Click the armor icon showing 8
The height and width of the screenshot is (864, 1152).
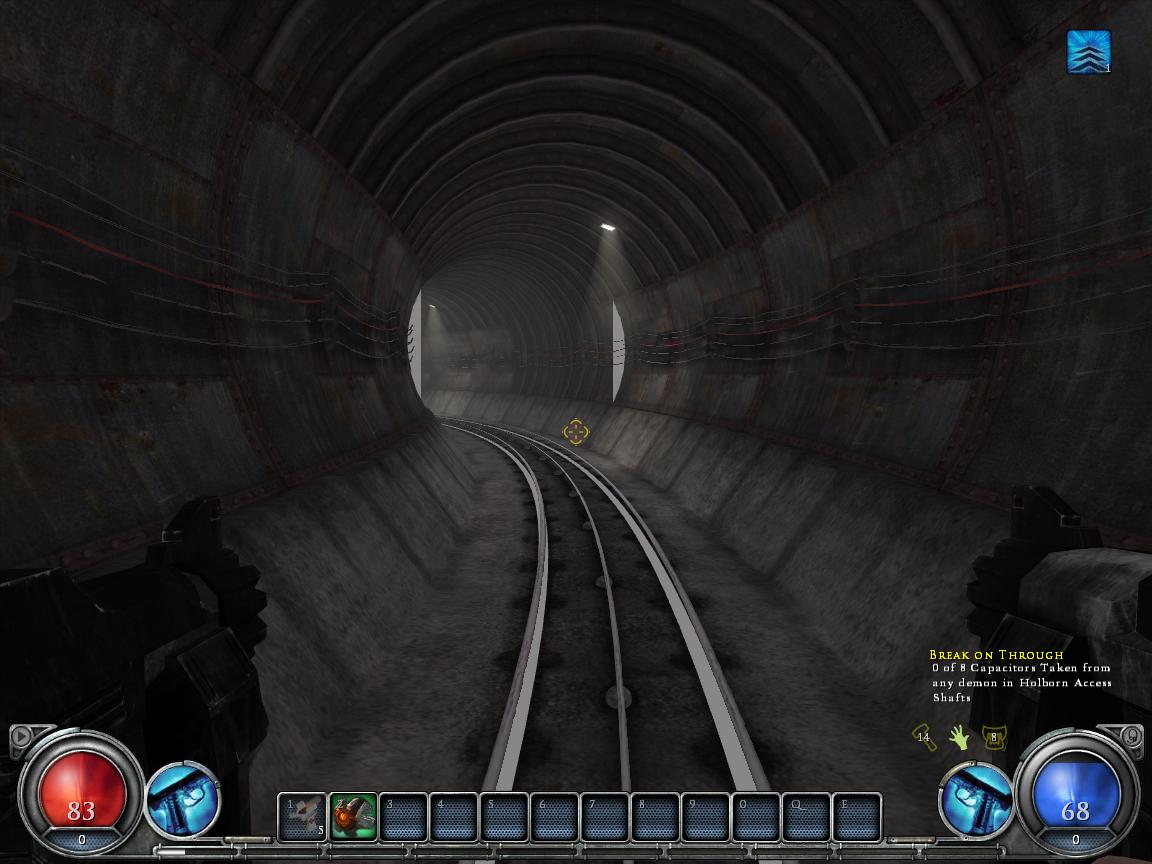coord(993,738)
